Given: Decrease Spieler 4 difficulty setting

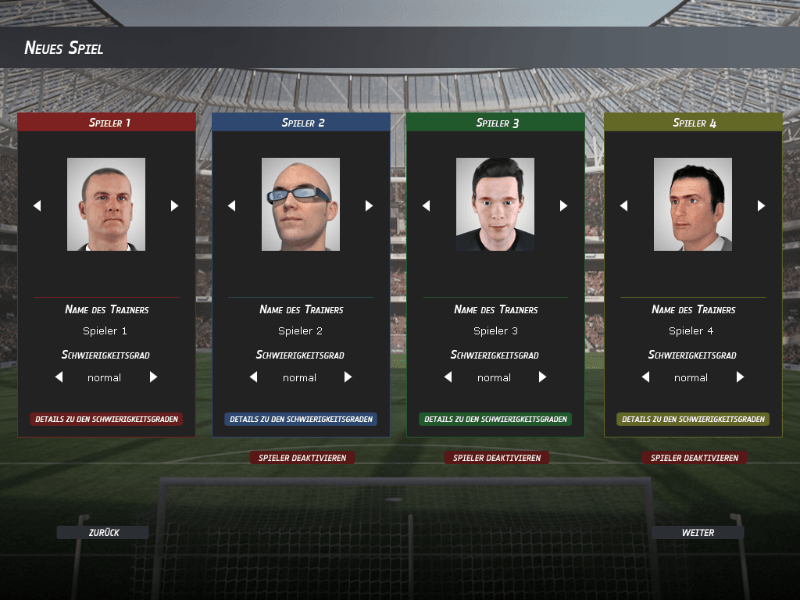Looking at the screenshot, I should (x=645, y=377).
